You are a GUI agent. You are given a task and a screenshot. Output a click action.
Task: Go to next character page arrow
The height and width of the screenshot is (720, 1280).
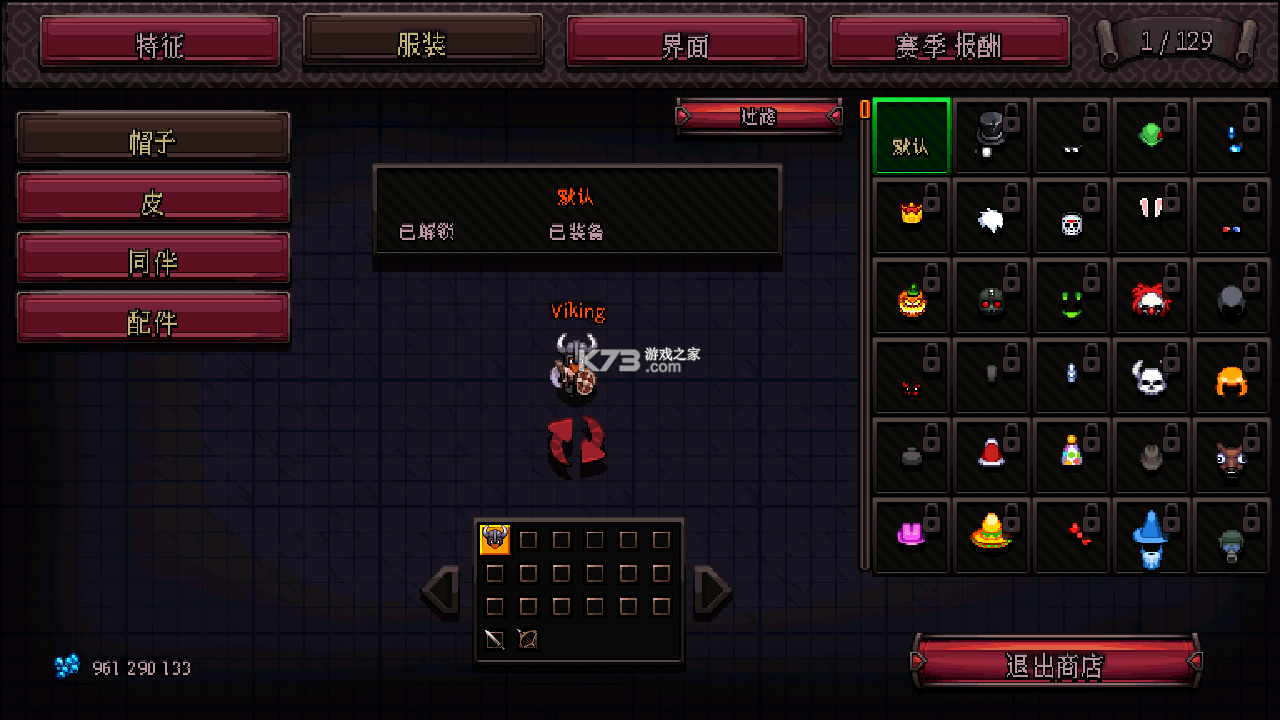712,590
